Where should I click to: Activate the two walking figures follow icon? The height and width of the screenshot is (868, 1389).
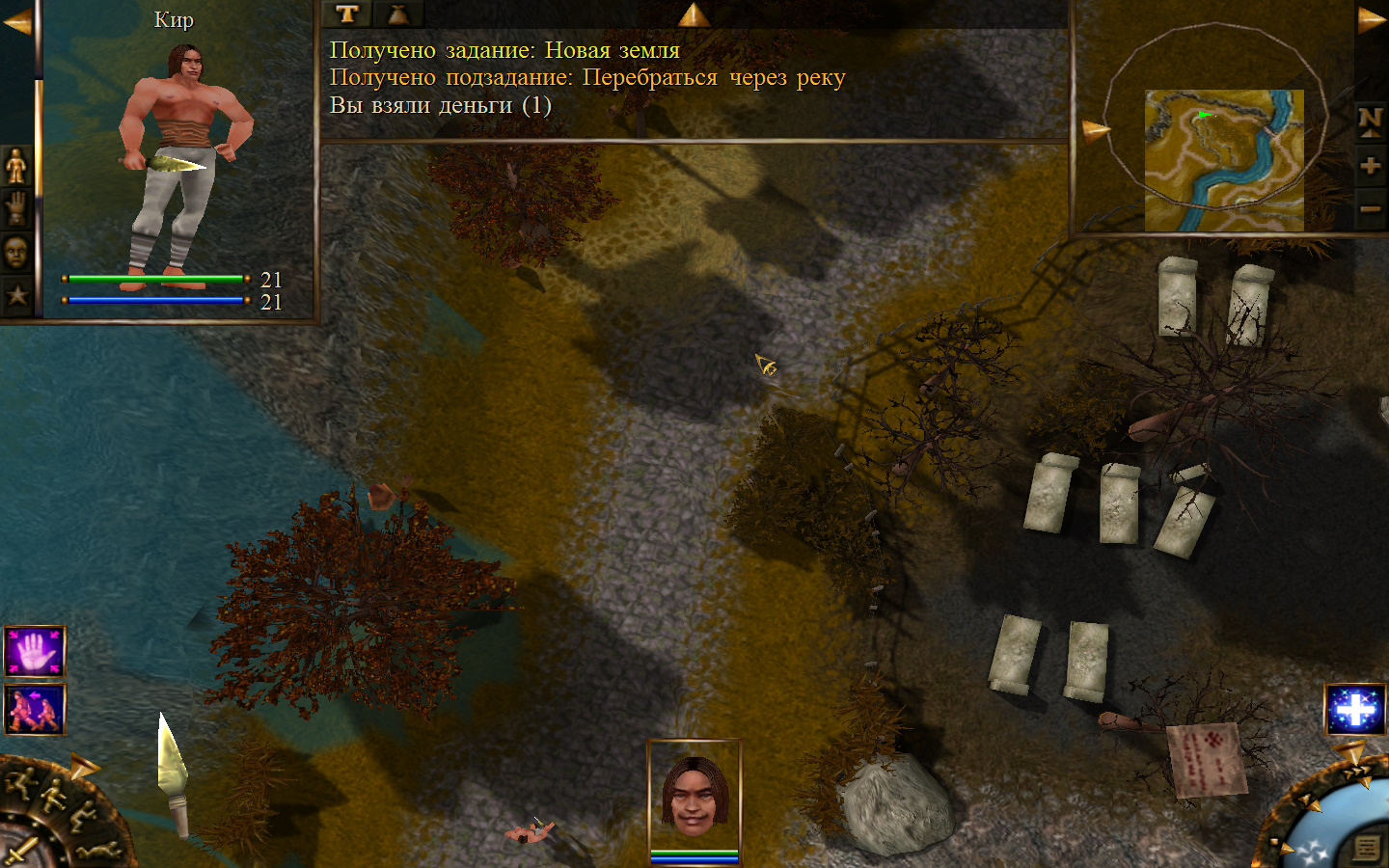coord(35,709)
